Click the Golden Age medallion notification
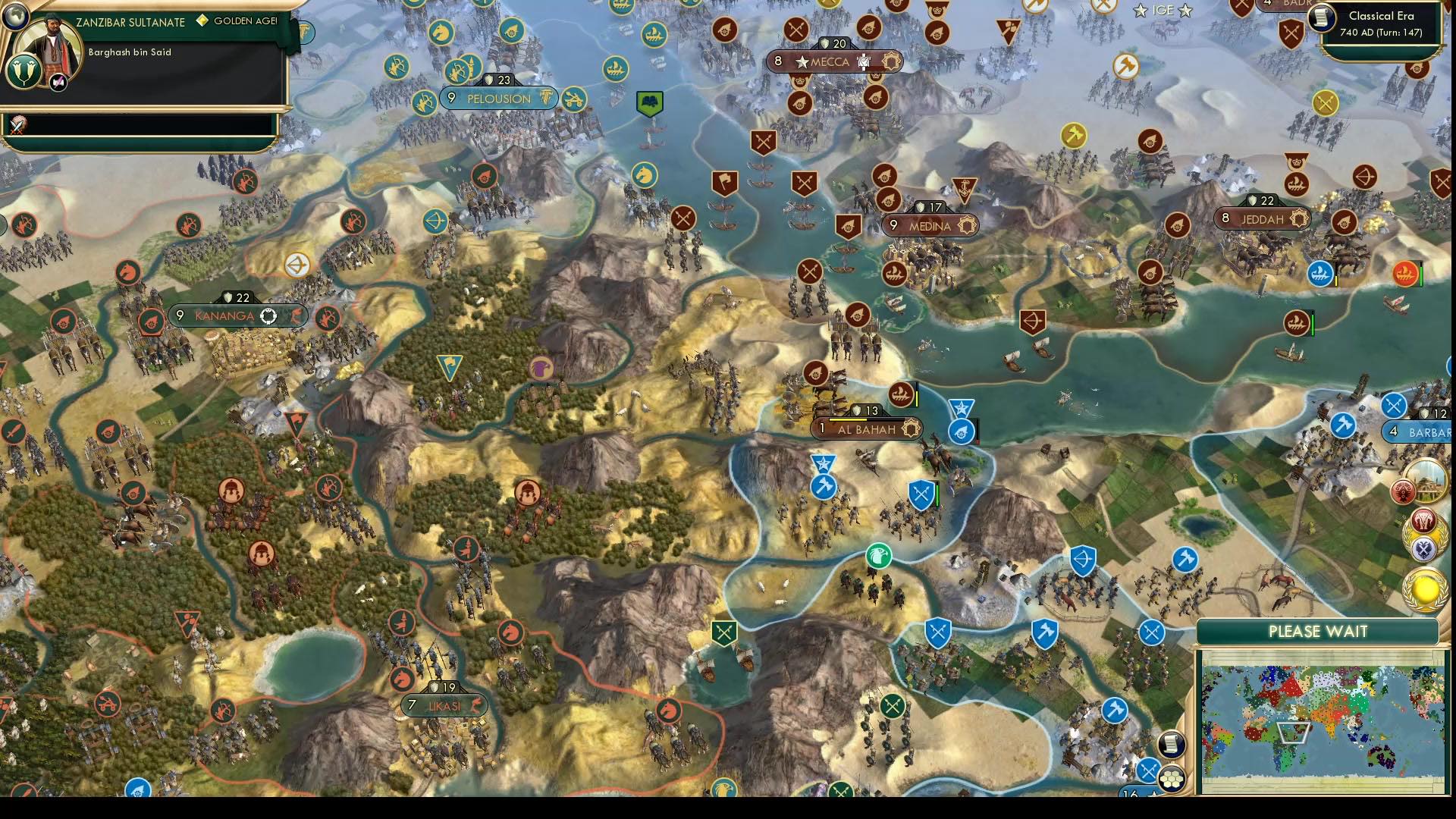This screenshot has width=1456, height=819. coord(1424,591)
